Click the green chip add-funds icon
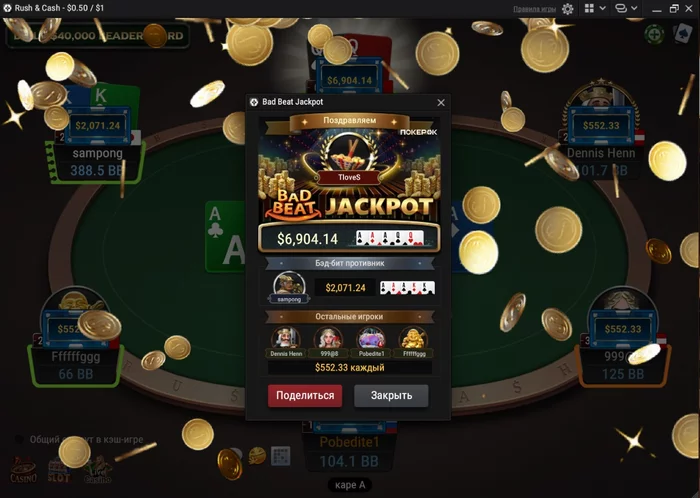The width and height of the screenshot is (700, 498). pyautogui.click(x=652, y=35)
